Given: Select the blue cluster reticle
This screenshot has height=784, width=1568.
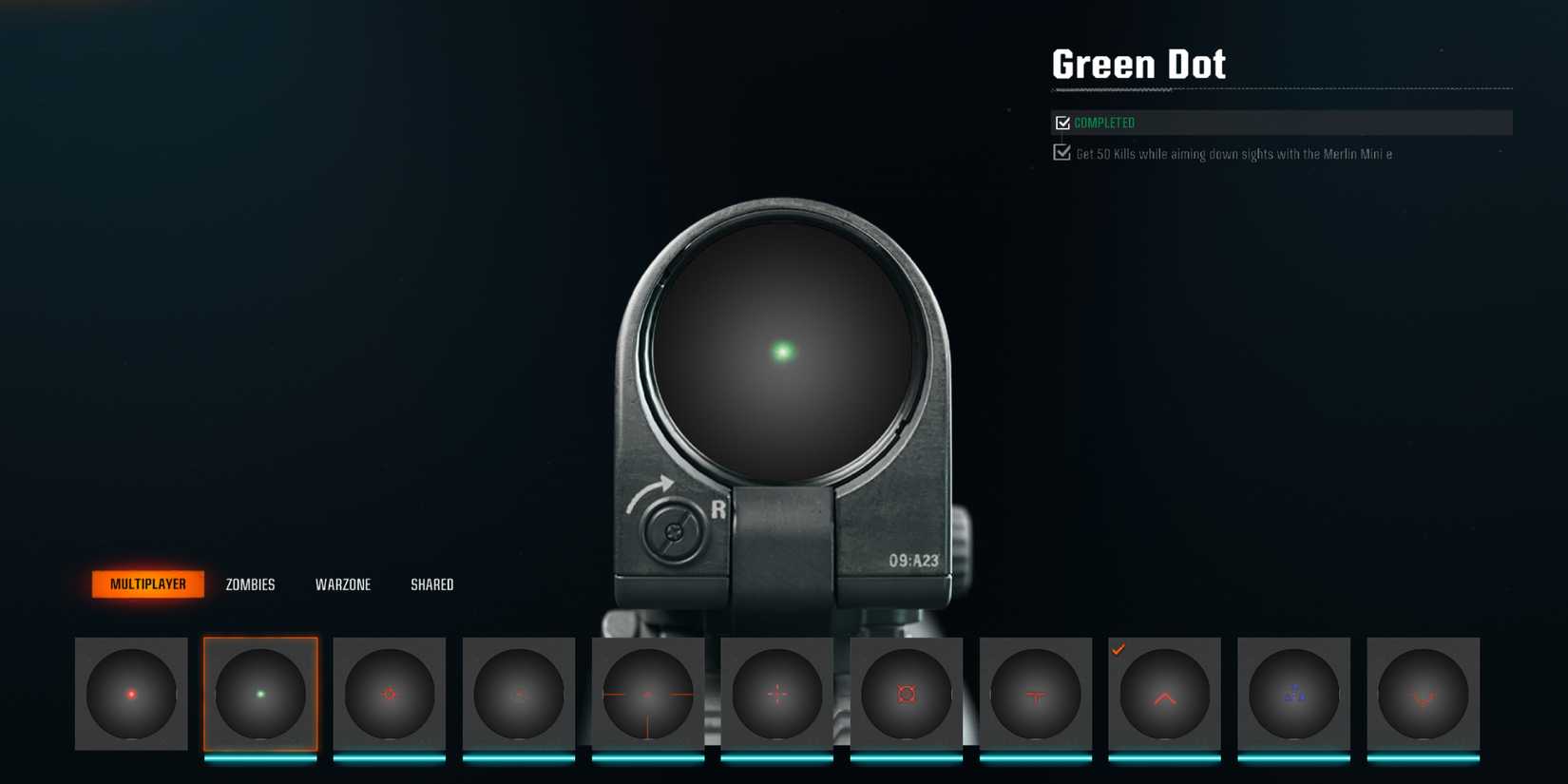Looking at the screenshot, I should [1293, 695].
